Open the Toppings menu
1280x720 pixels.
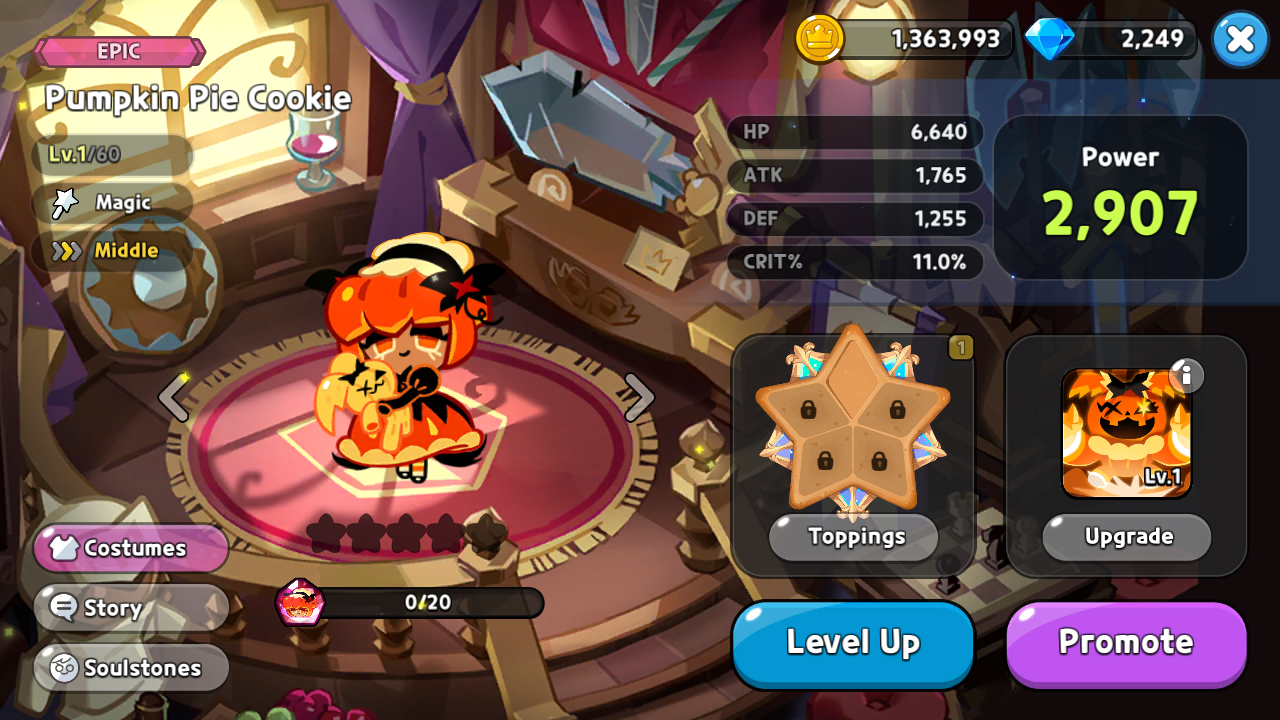(x=853, y=537)
